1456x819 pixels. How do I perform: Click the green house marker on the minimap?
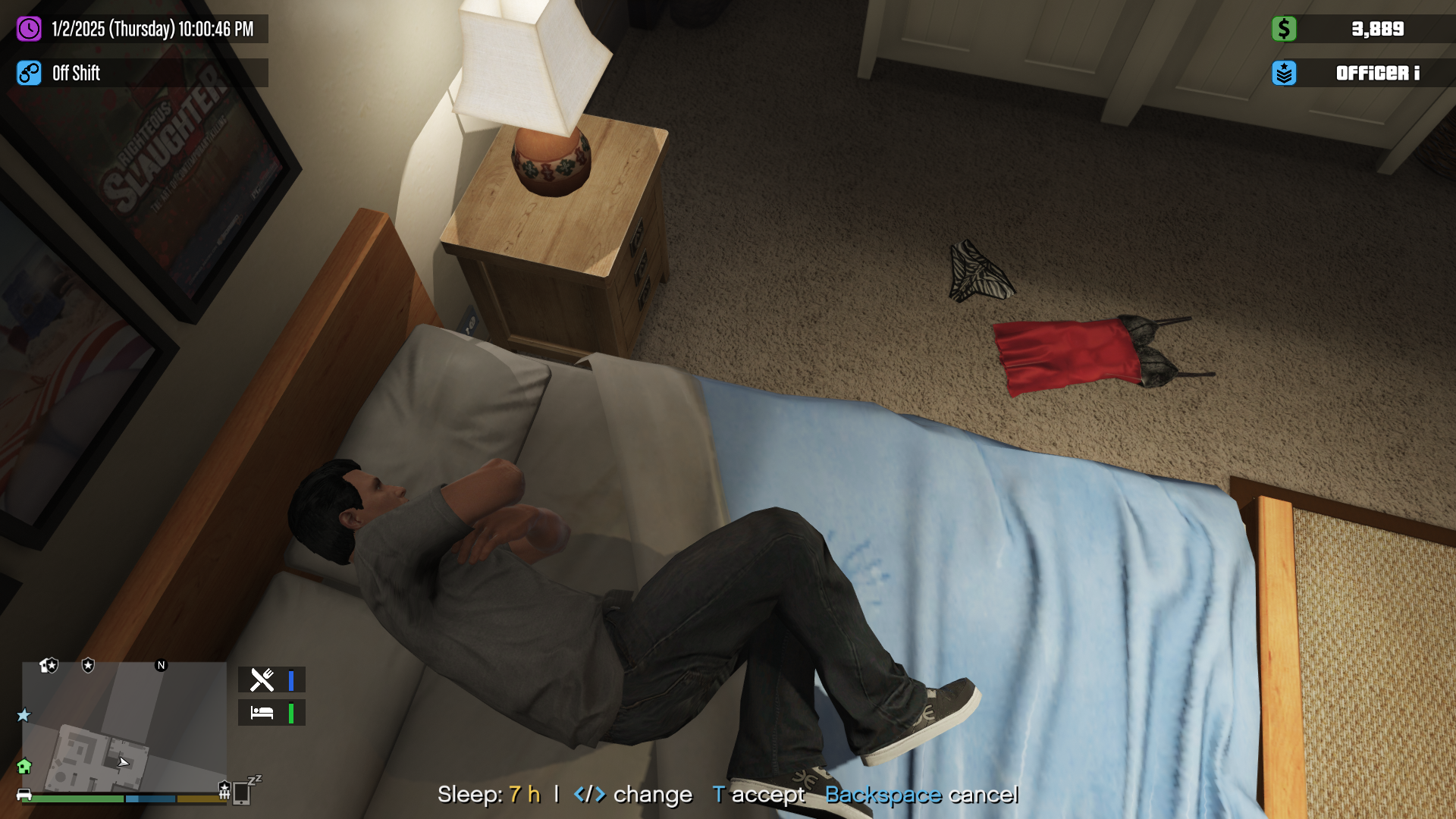24,767
